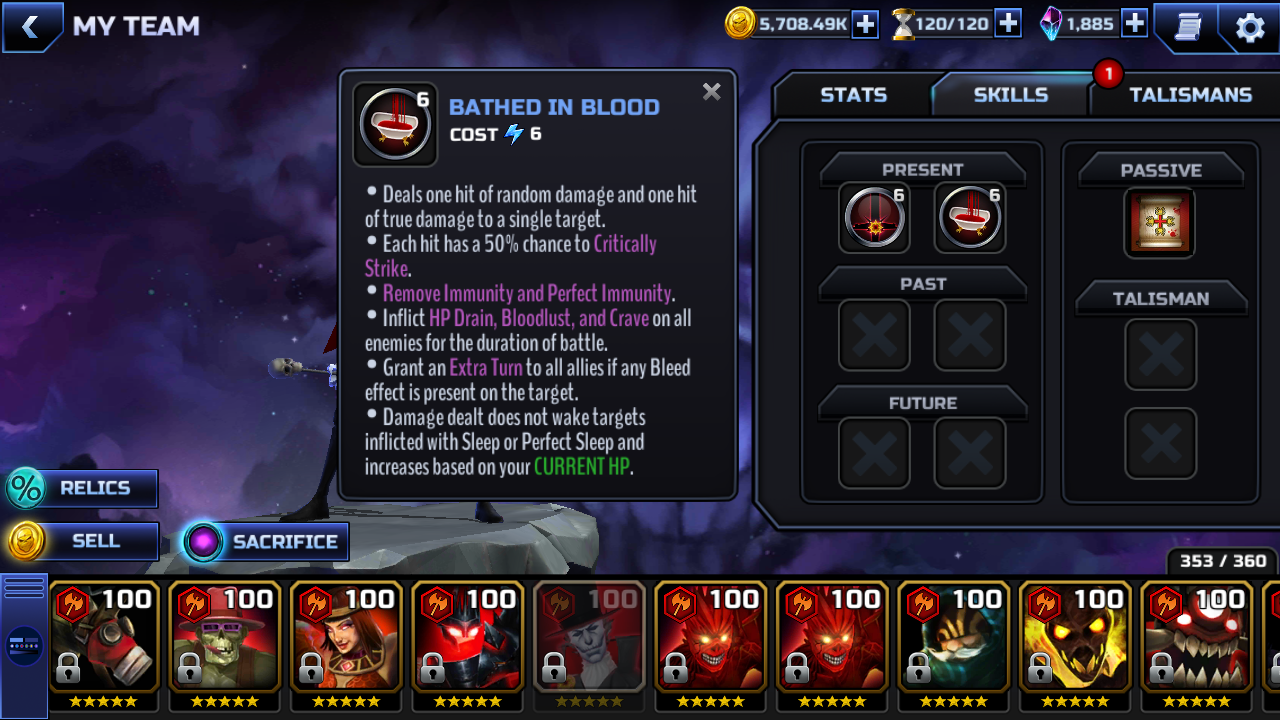
Task: Select the red-haired woman in hat card
Action: [x=347, y=638]
